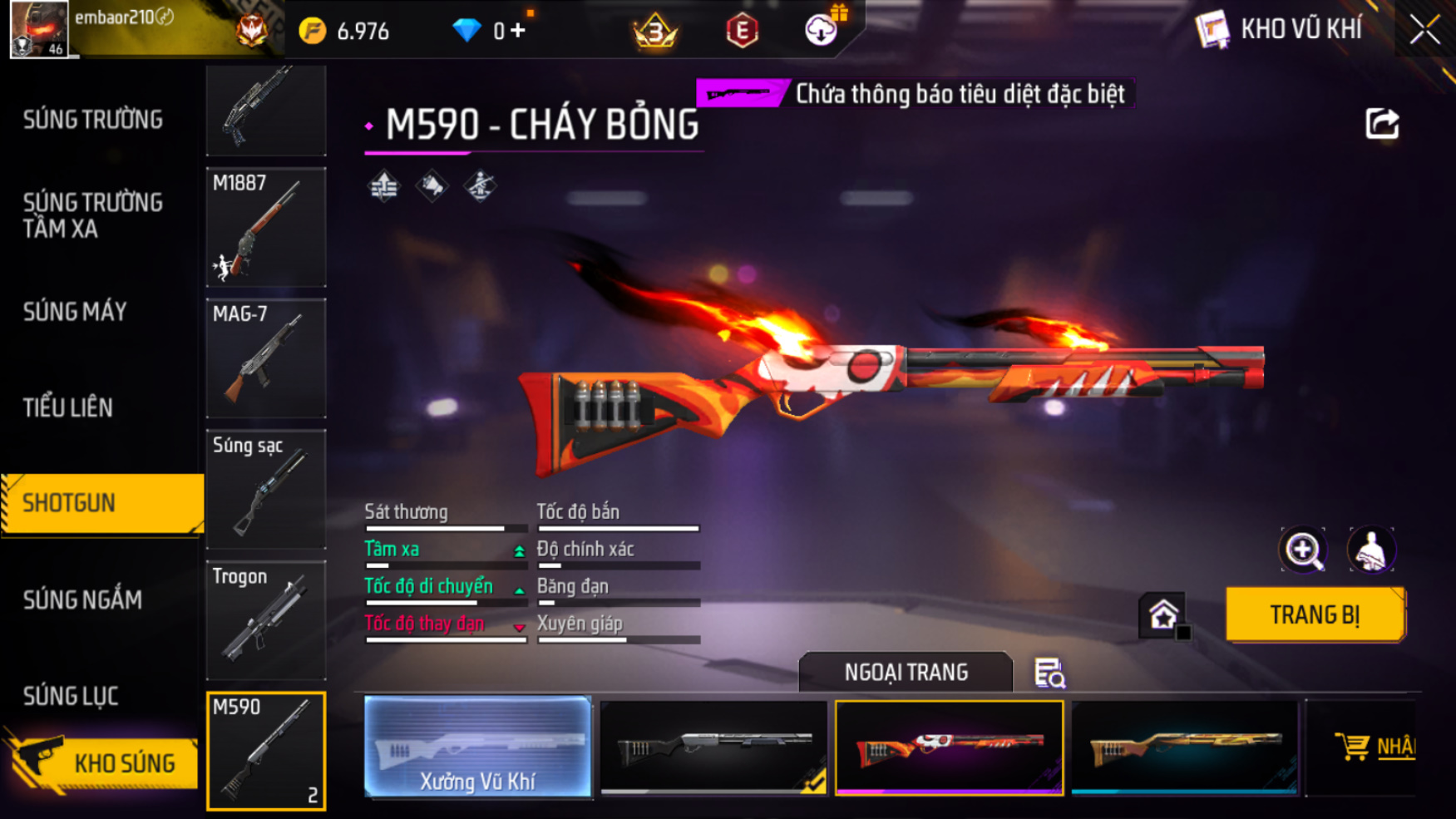Equip the M590 skin with TRANG BỊ

(x=1315, y=614)
